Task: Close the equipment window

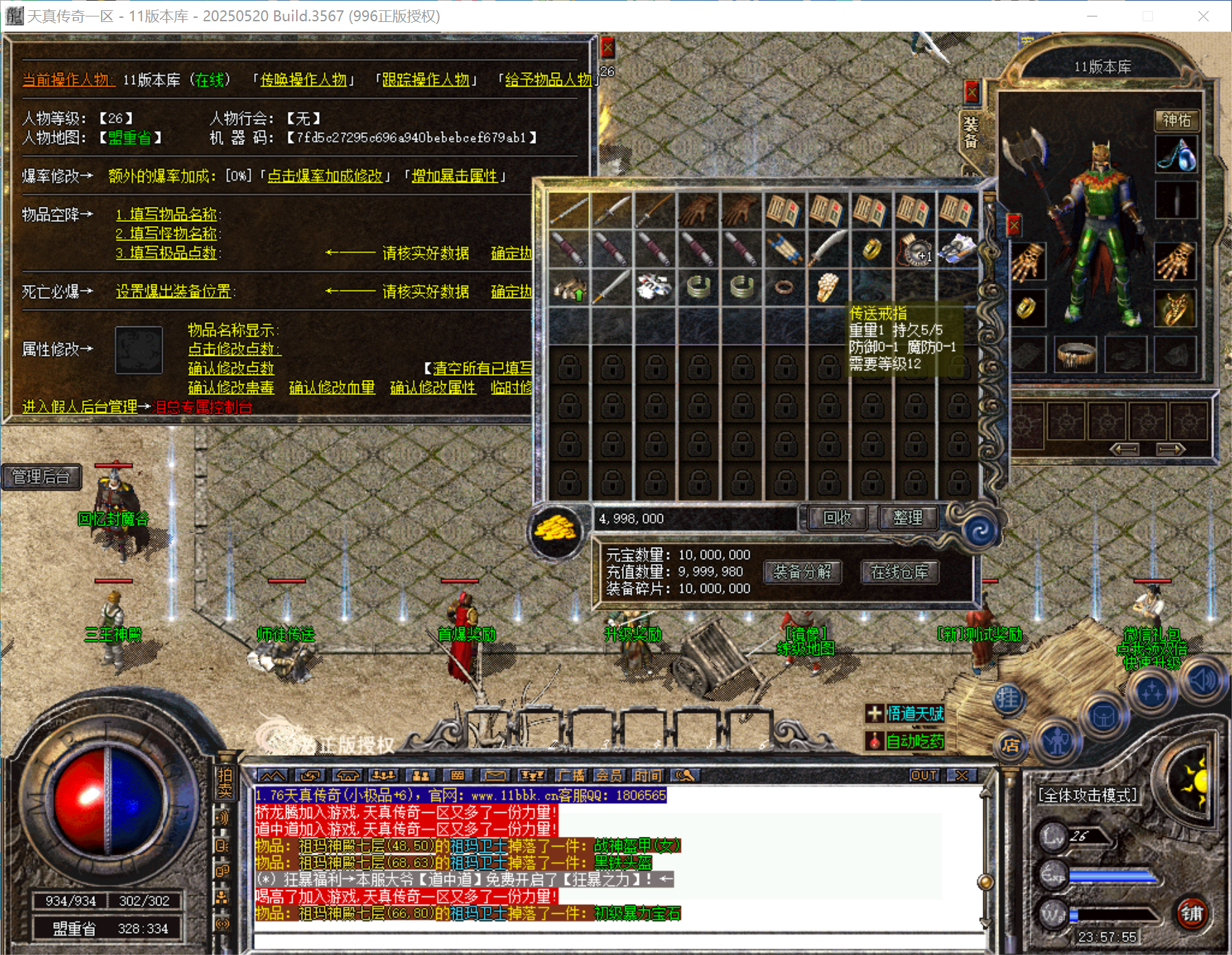Action: pos(972,91)
